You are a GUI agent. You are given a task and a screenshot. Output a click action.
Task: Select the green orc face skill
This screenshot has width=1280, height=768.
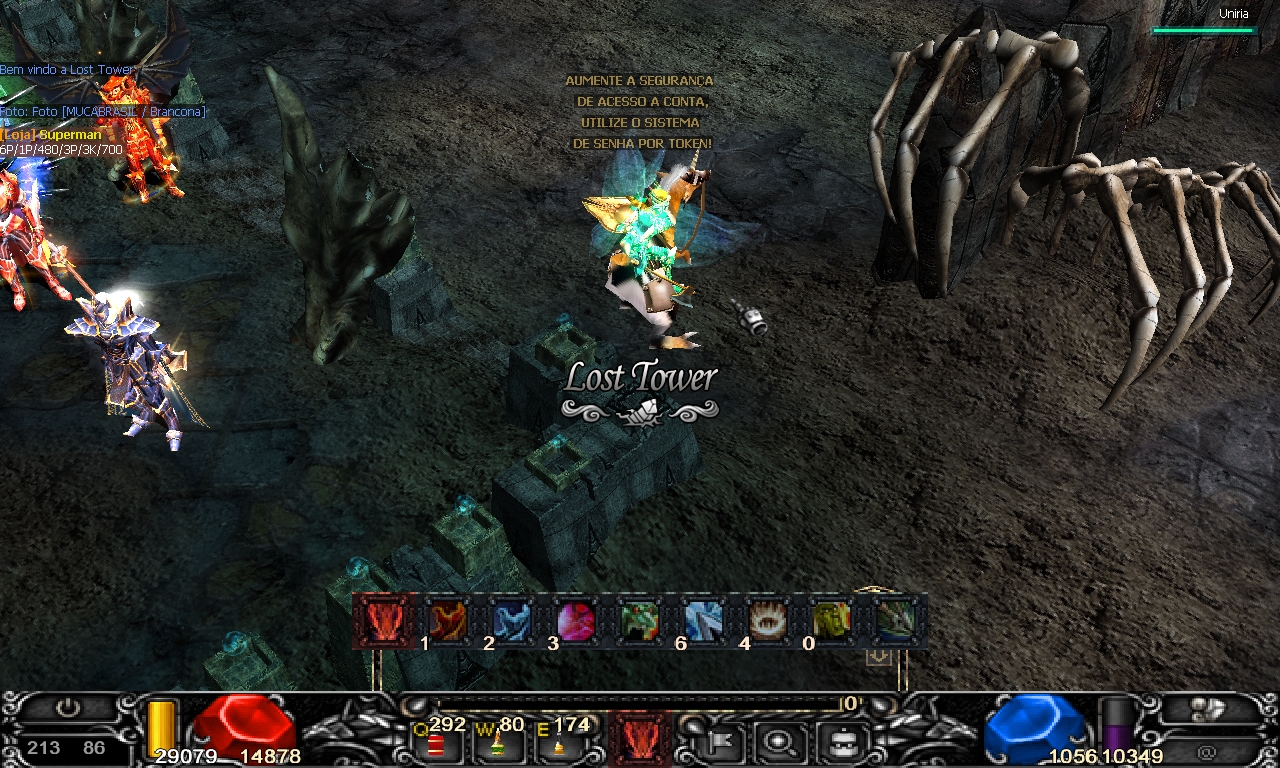[831, 621]
